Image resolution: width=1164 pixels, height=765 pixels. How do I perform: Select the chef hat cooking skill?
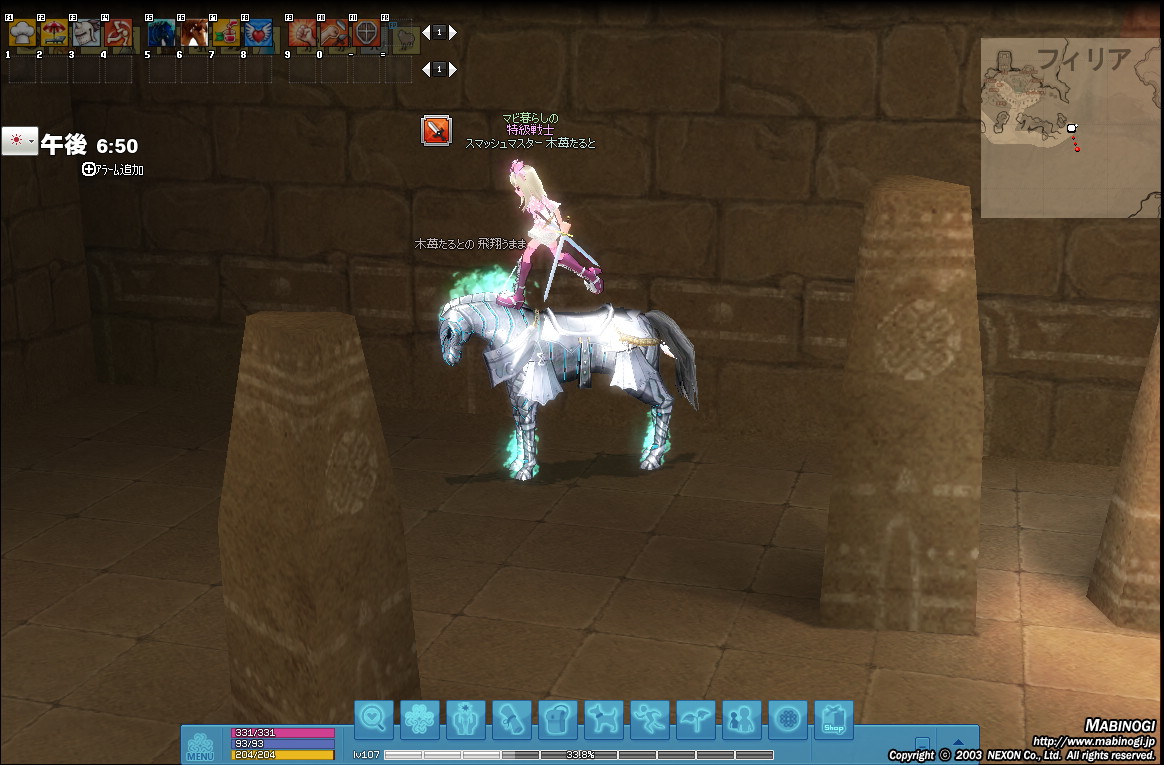[22, 34]
